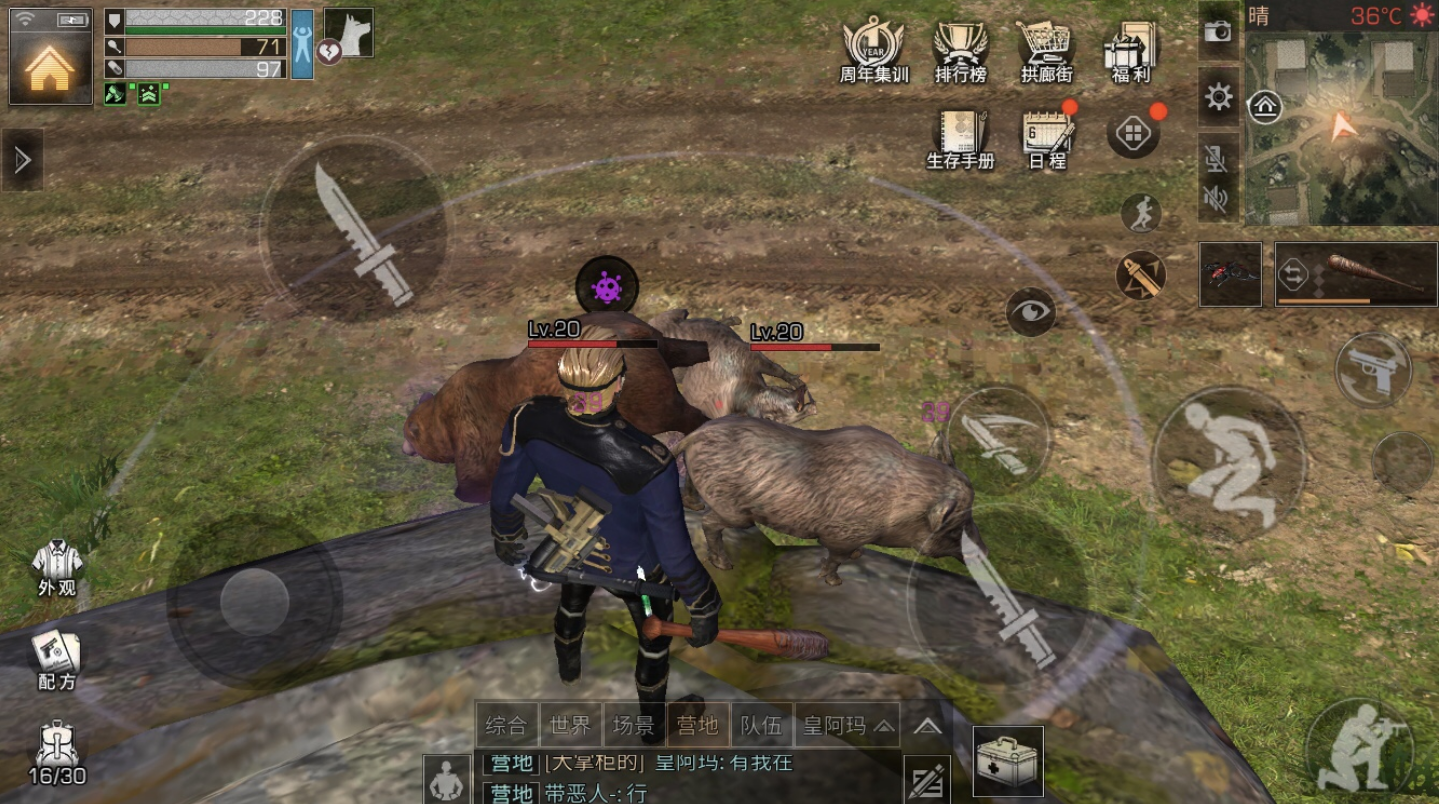Open the 外观 appearance menu
Image resolution: width=1439 pixels, height=804 pixels.
point(57,568)
